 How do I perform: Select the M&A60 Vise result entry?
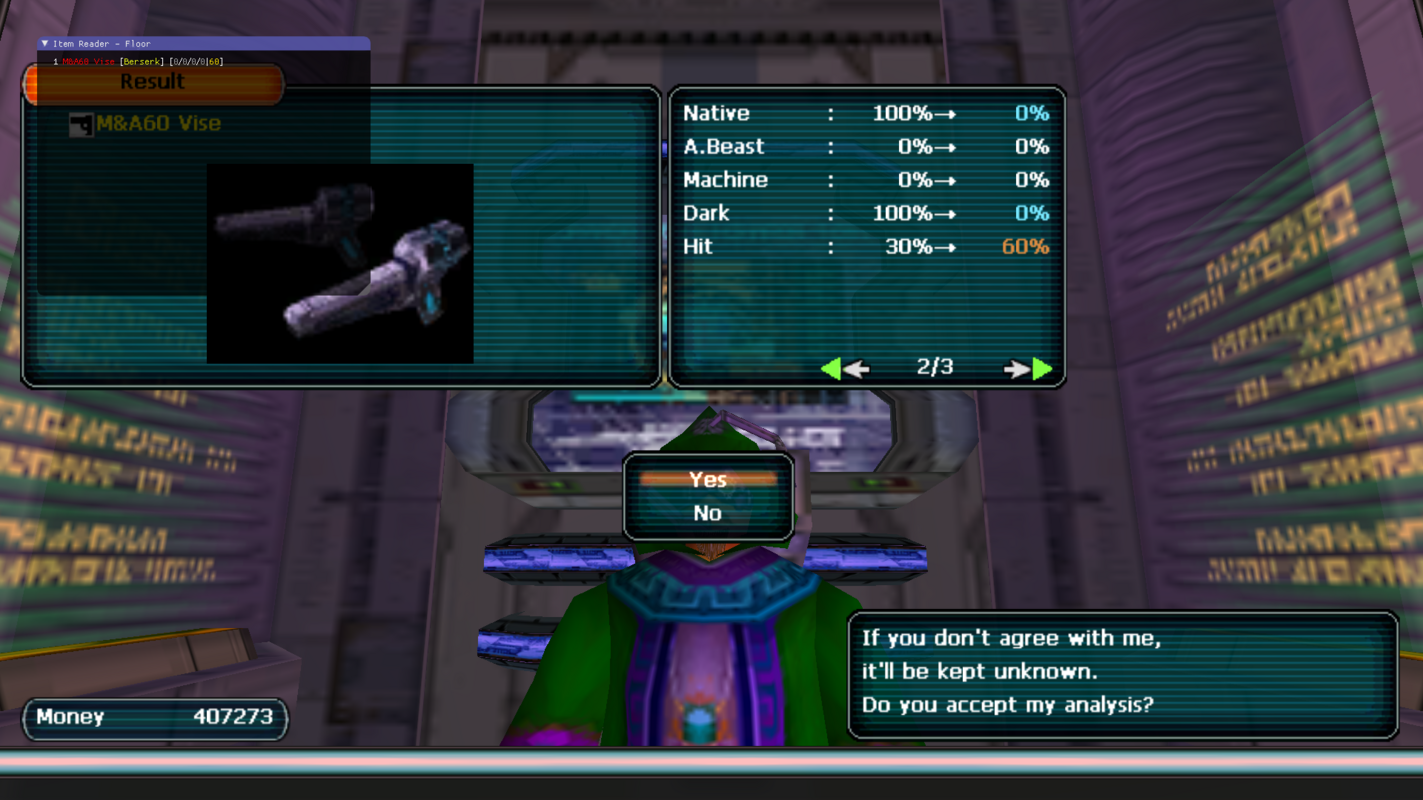tap(158, 124)
